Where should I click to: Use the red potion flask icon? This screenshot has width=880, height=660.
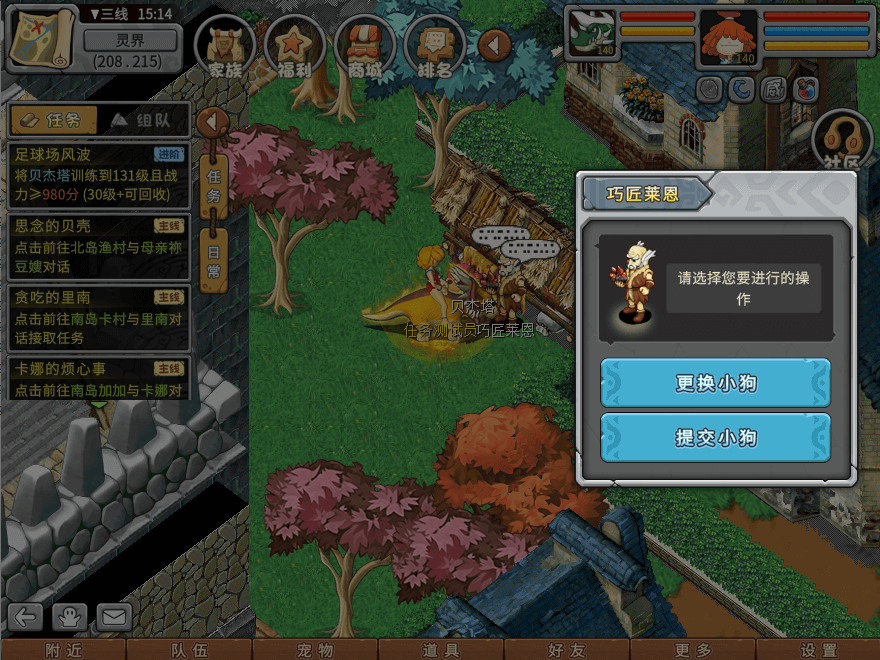(805, 90)
